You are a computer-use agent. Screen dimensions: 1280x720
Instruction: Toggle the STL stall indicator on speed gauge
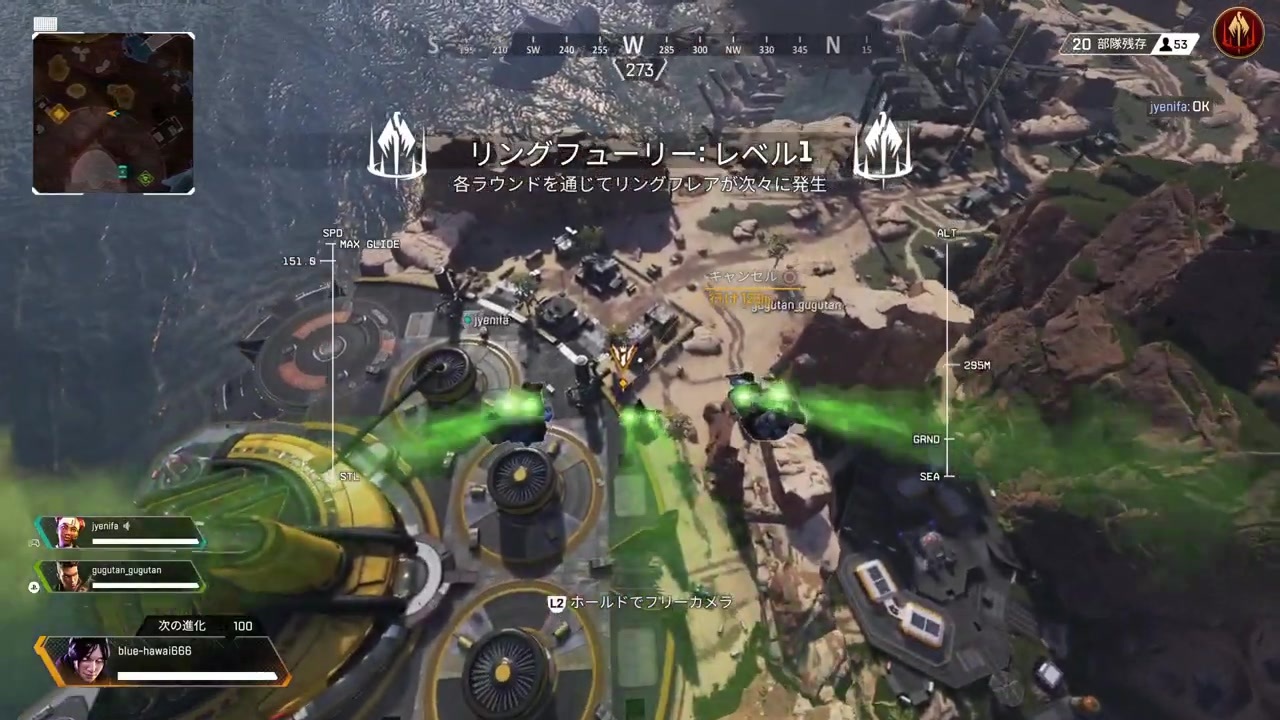tap(348, 476)
